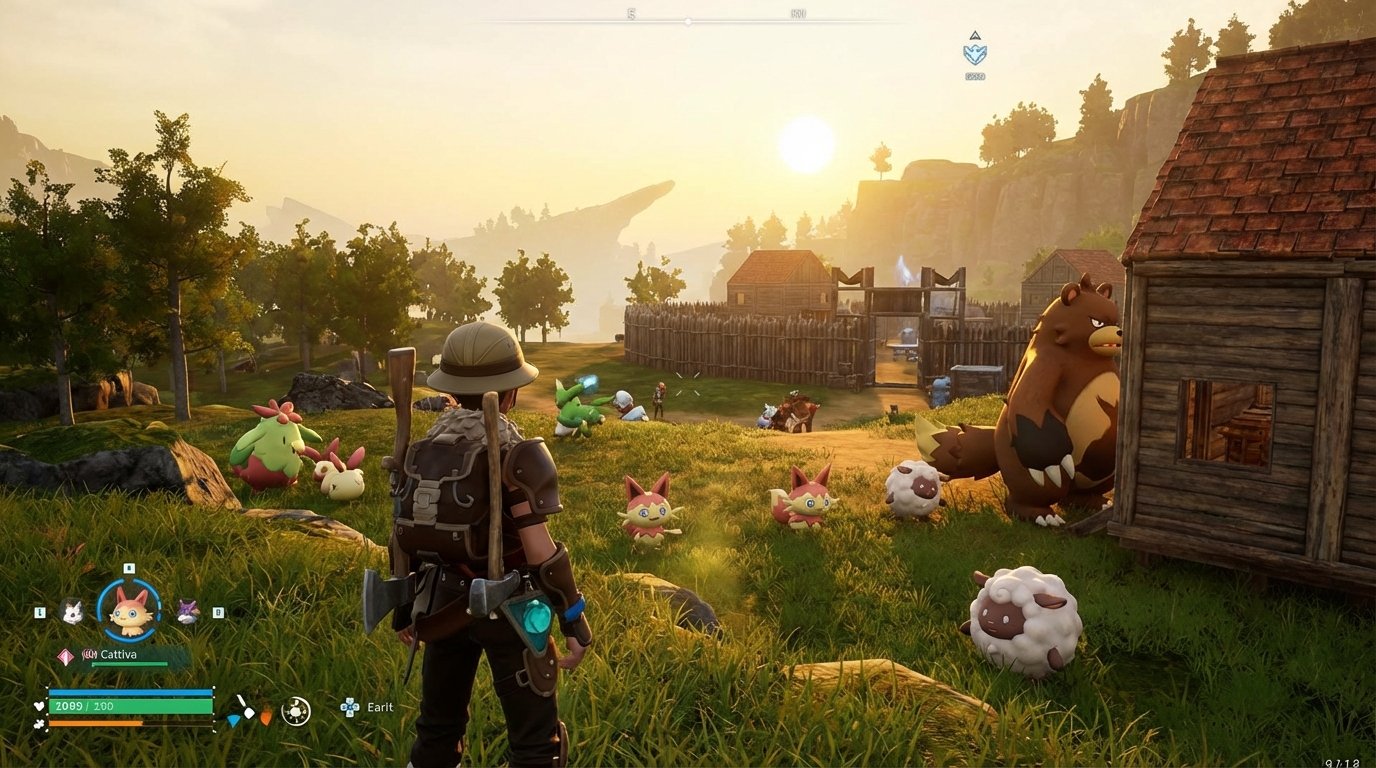Click the heart icon beside the health bar
Viewport: 1376px width, 768px height.
(x=39, y=706)
